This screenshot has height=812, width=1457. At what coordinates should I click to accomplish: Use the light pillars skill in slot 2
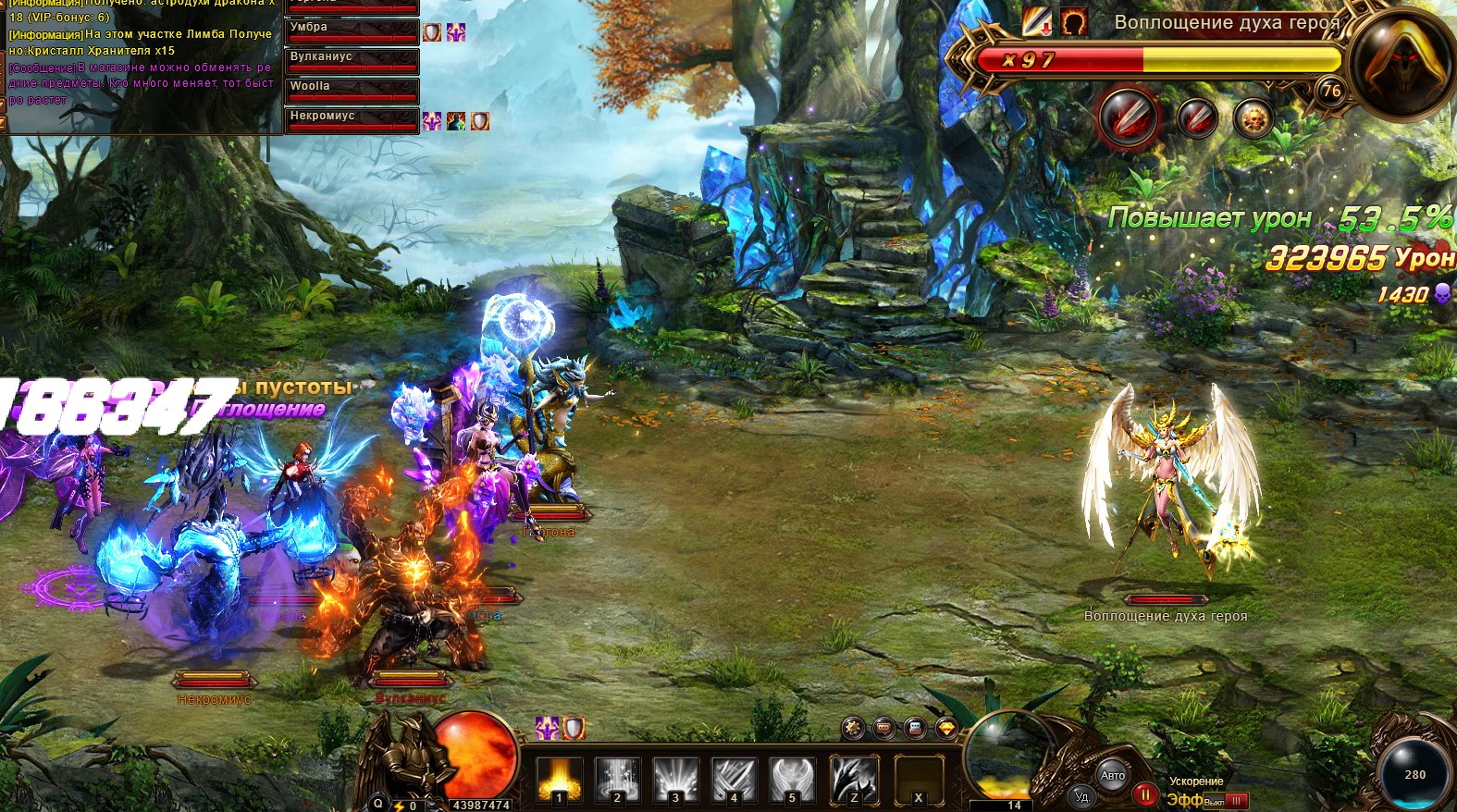pos(617,780)
